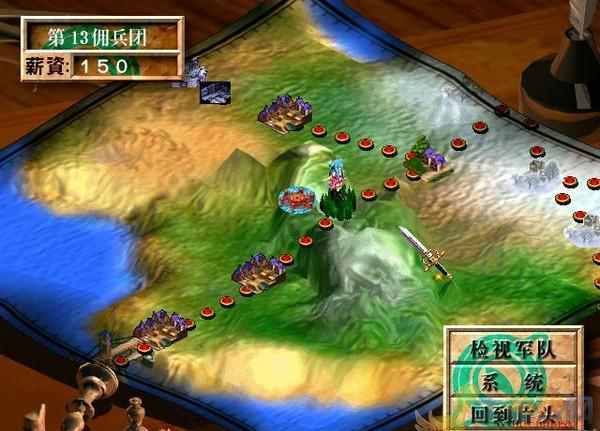
Task: Choose 回到片头 to return to title
Action: tap(514, 409)
